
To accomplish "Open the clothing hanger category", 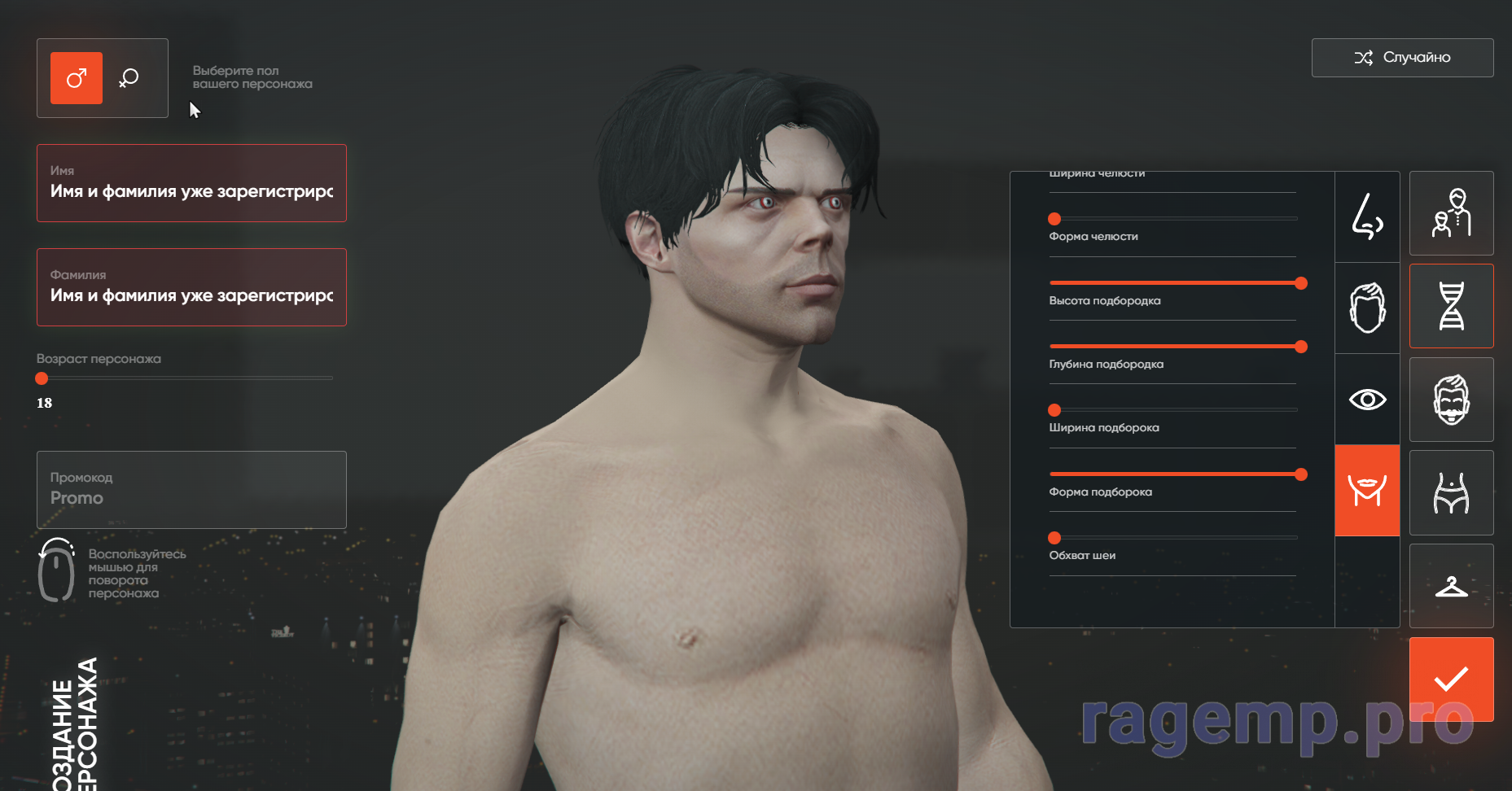I will pyautogui.click(x=1451, y=586).
